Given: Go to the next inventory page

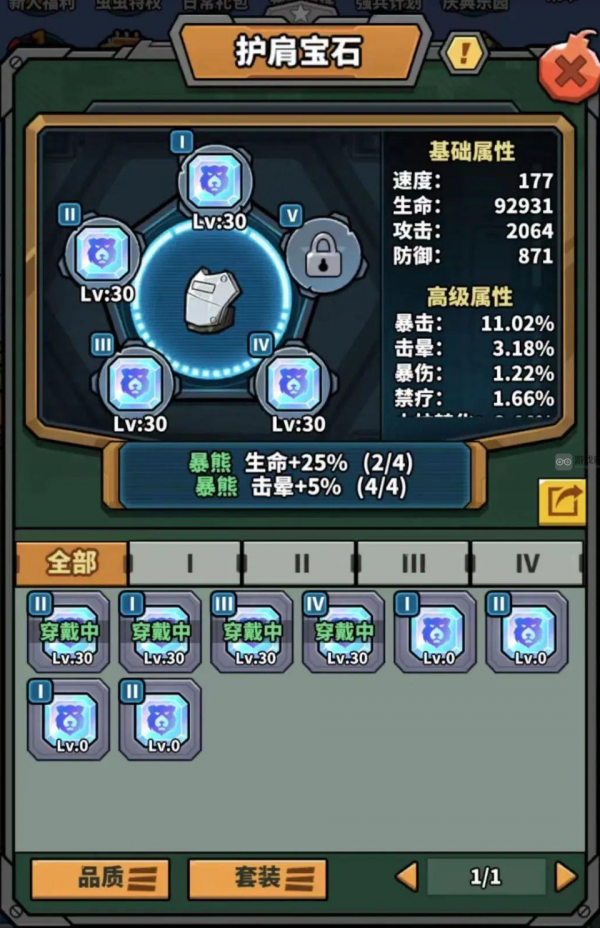Looking at the screenshot, I should pos(566,877).
